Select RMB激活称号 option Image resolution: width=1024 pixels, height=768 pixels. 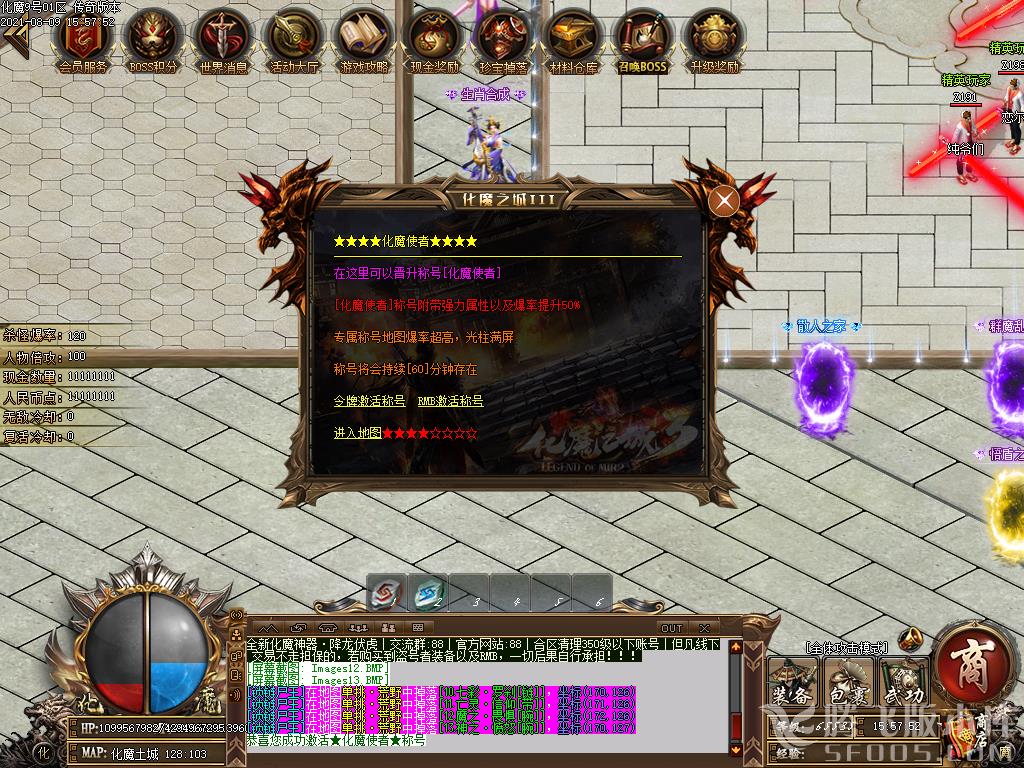[450, 401]
